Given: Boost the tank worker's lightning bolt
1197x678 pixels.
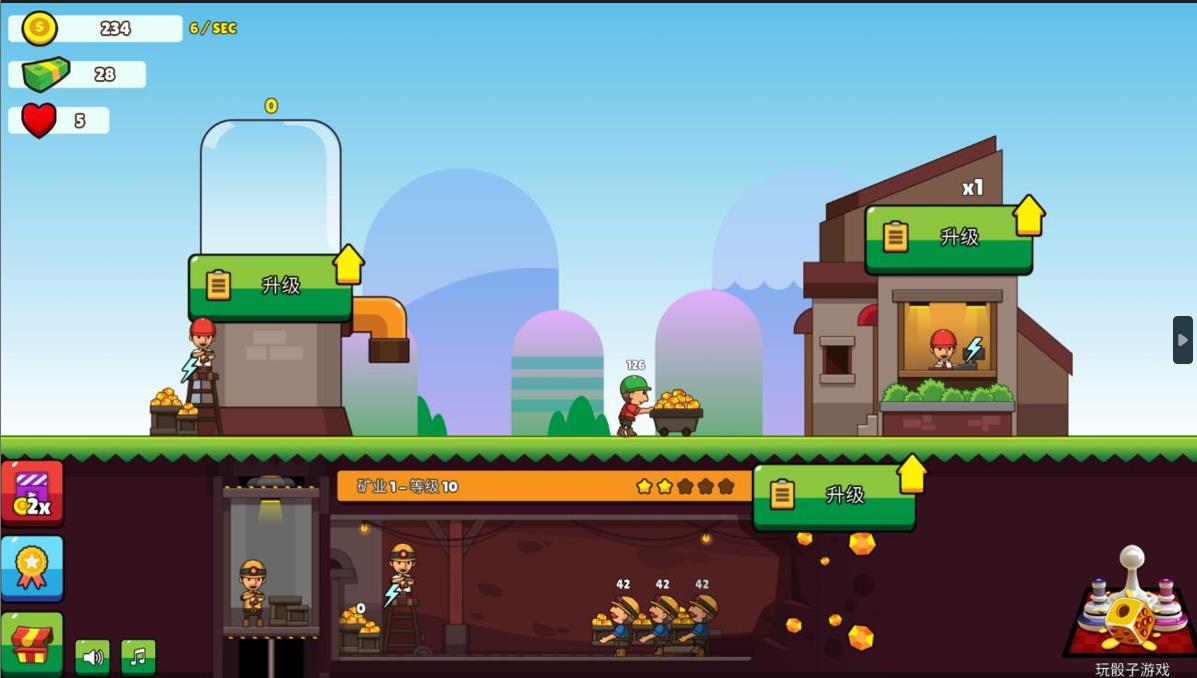Looking at the screenshot, I should [189, 368].
